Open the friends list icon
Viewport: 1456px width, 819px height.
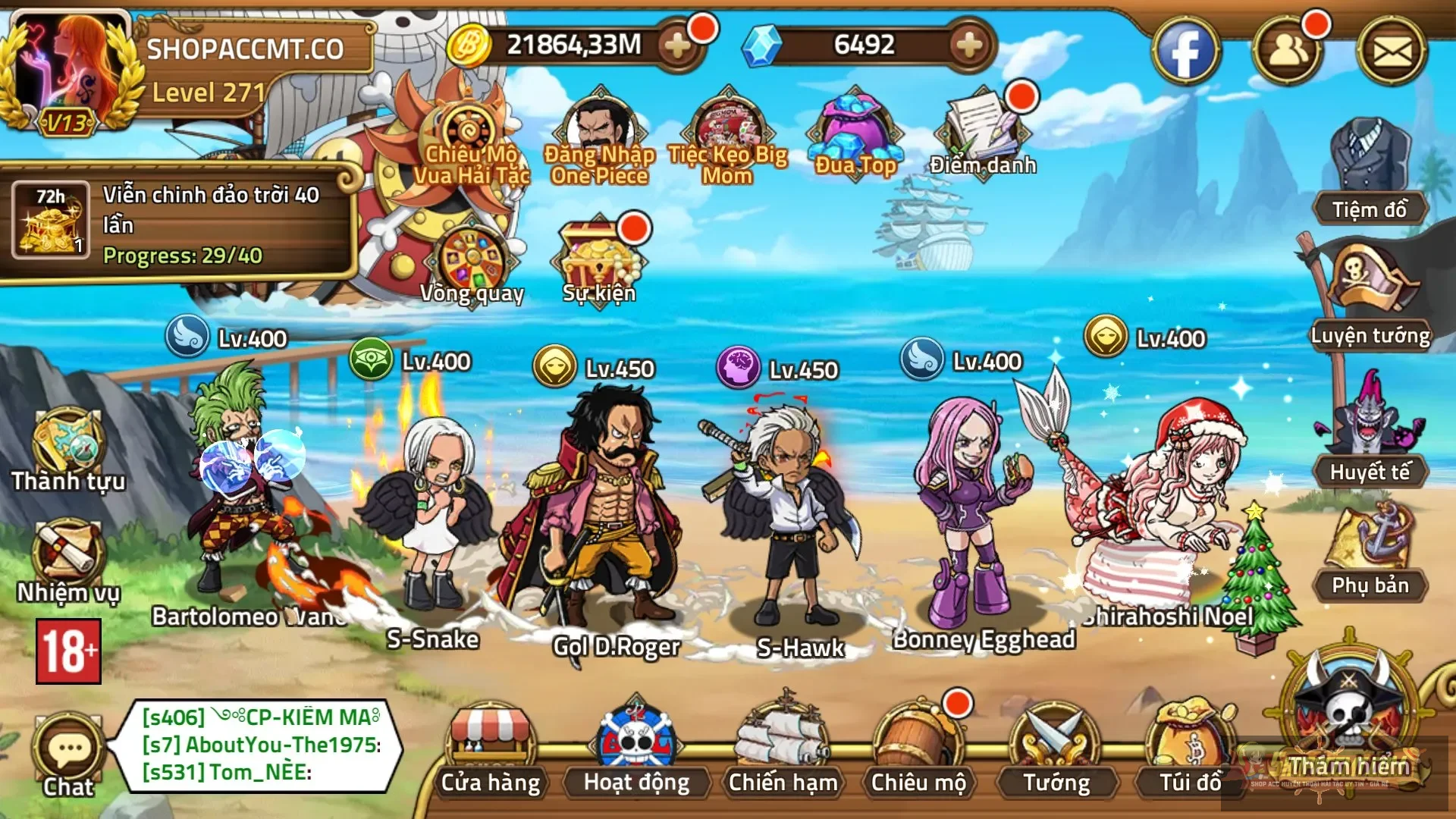(1288, 52)
